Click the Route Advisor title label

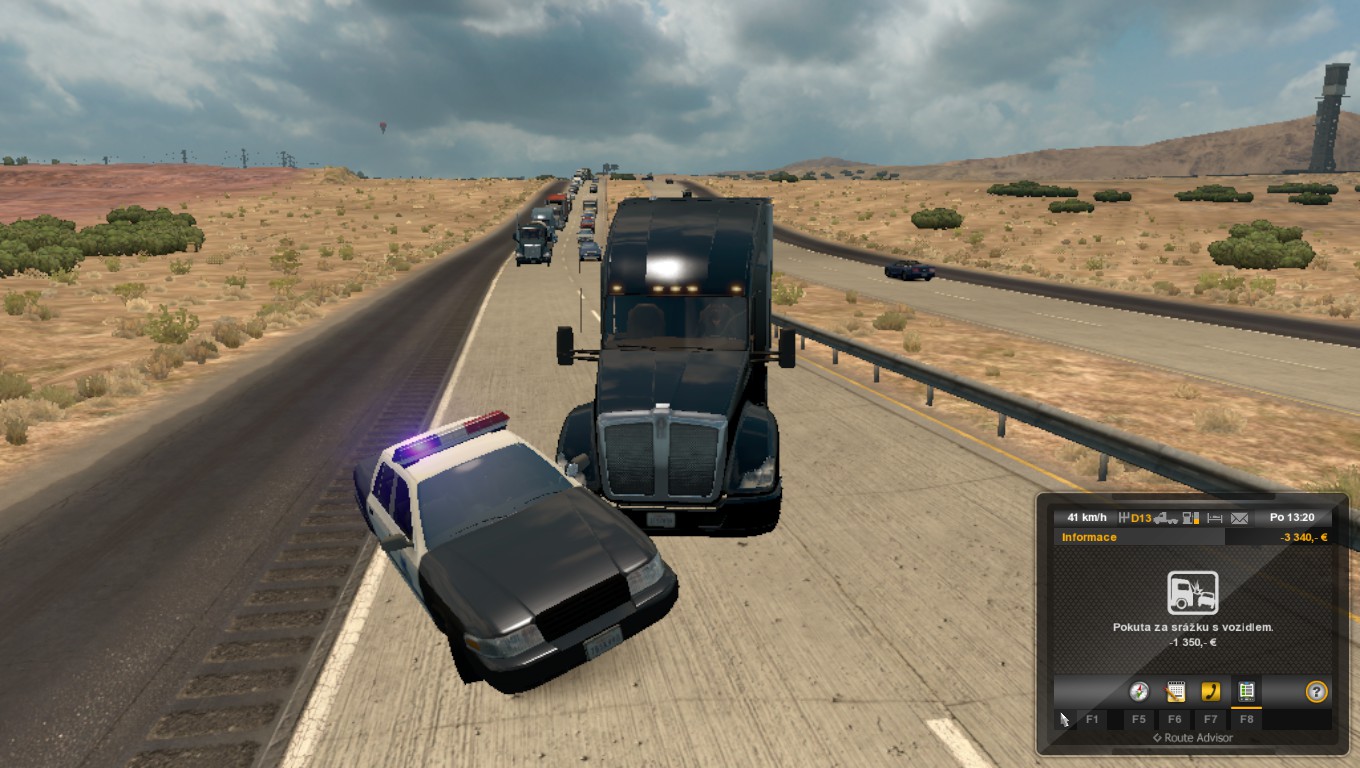click(x=1192, y=738)
